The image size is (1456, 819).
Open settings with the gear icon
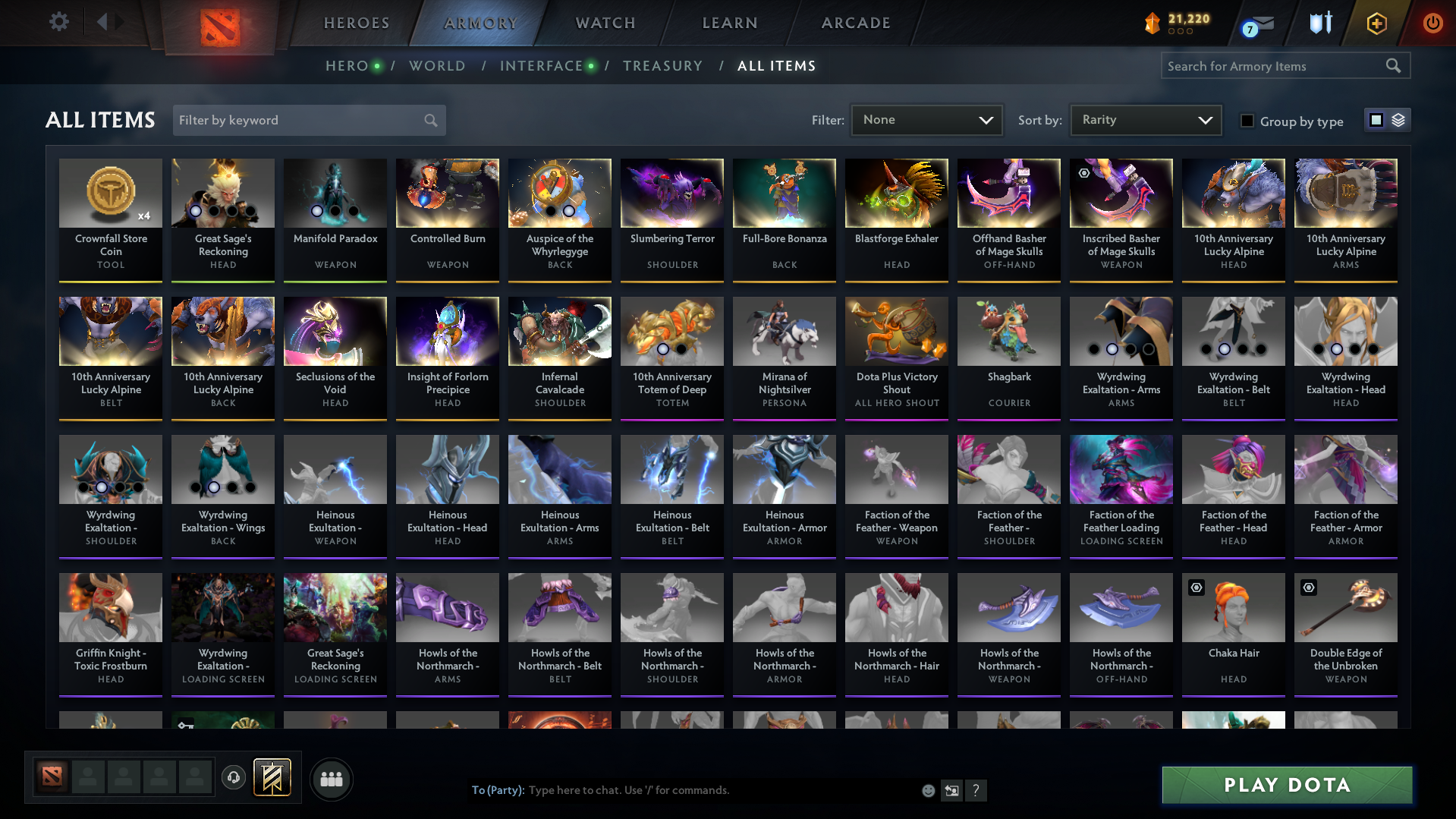pos(58,22)
